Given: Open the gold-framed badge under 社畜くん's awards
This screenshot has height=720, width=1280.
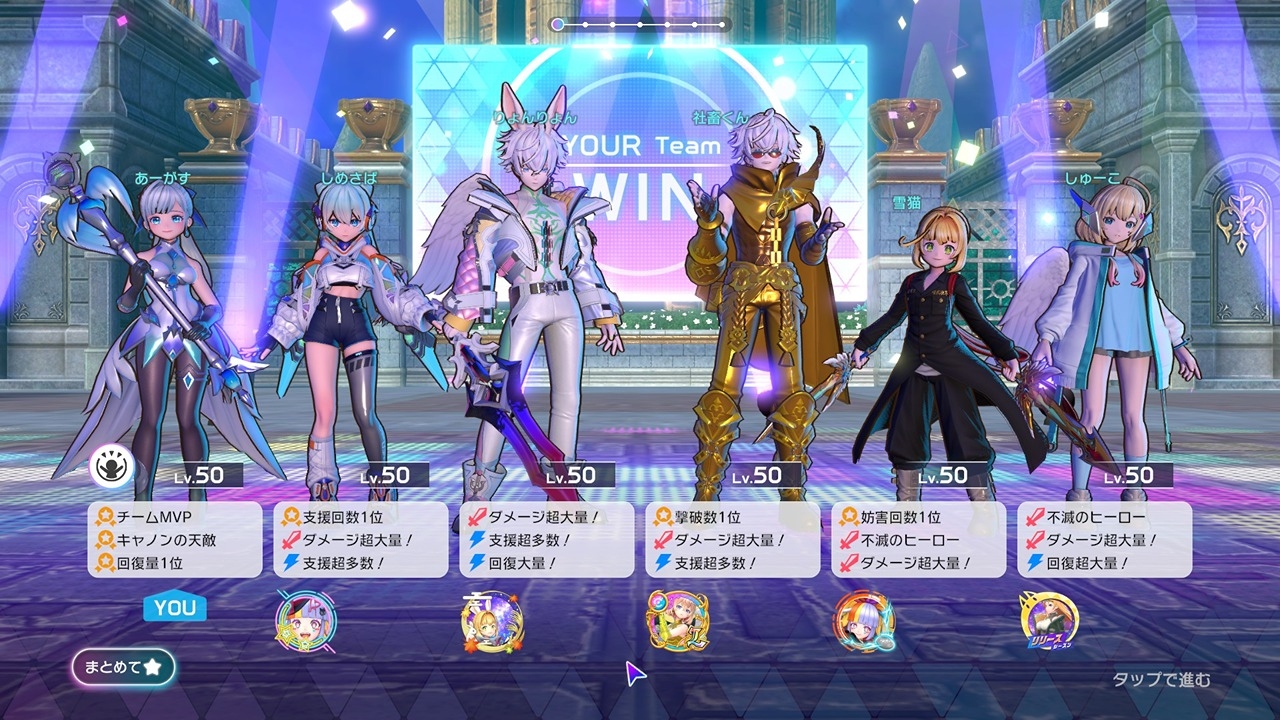Looking at the screenshot, I should pyautogui.click(x=677, y=621).
